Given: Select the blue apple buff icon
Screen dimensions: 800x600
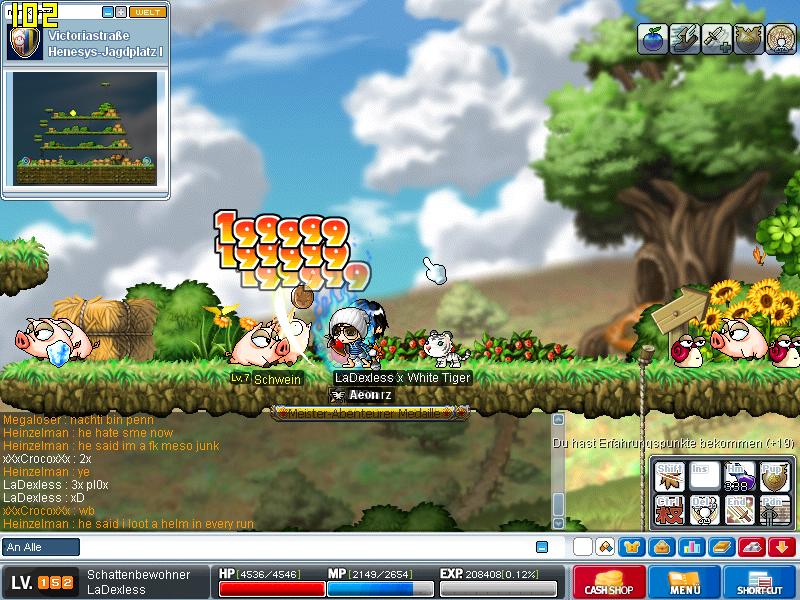Looking at the screenshot, I should point(652,38).
